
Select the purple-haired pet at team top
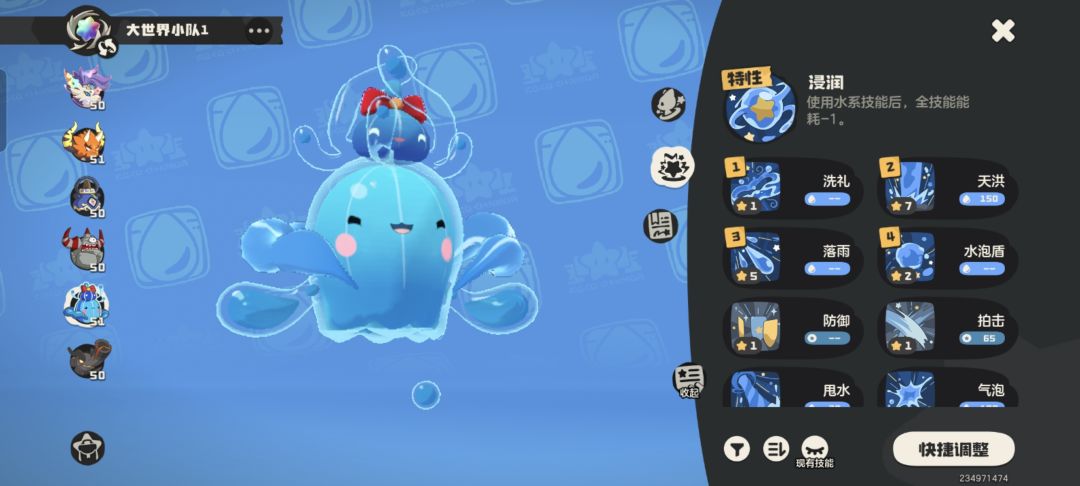click(86, 86)
